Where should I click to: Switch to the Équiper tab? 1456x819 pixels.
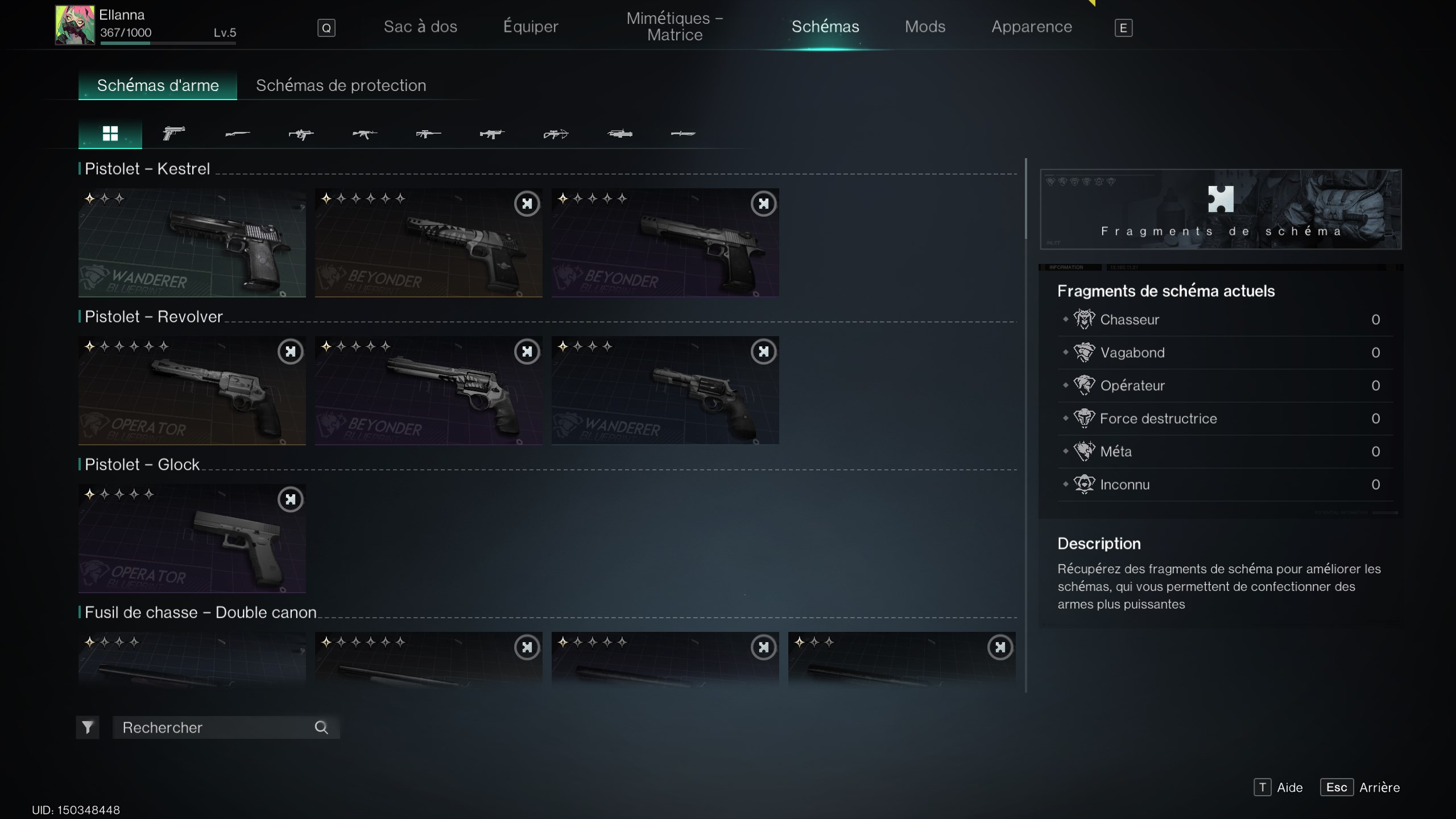click(530, 27)
